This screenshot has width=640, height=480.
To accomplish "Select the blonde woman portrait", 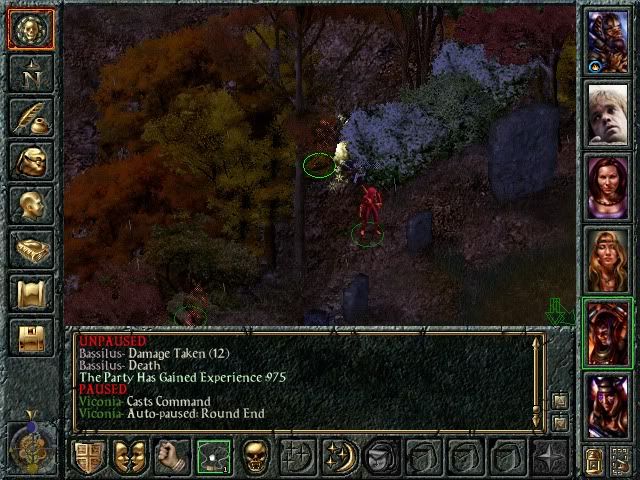I will [x=607, y=259].
